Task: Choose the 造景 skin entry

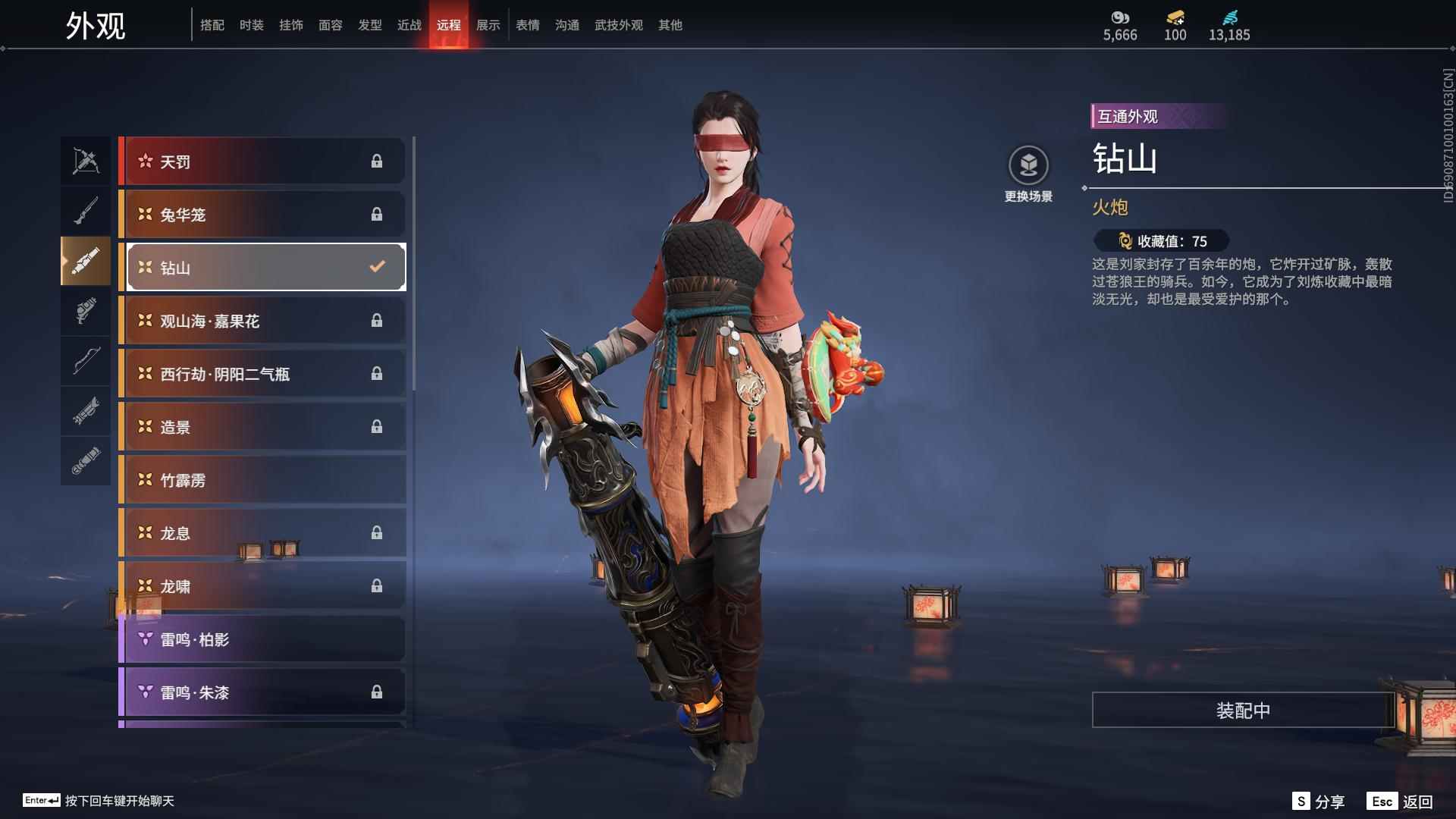Action: [262, 427]
